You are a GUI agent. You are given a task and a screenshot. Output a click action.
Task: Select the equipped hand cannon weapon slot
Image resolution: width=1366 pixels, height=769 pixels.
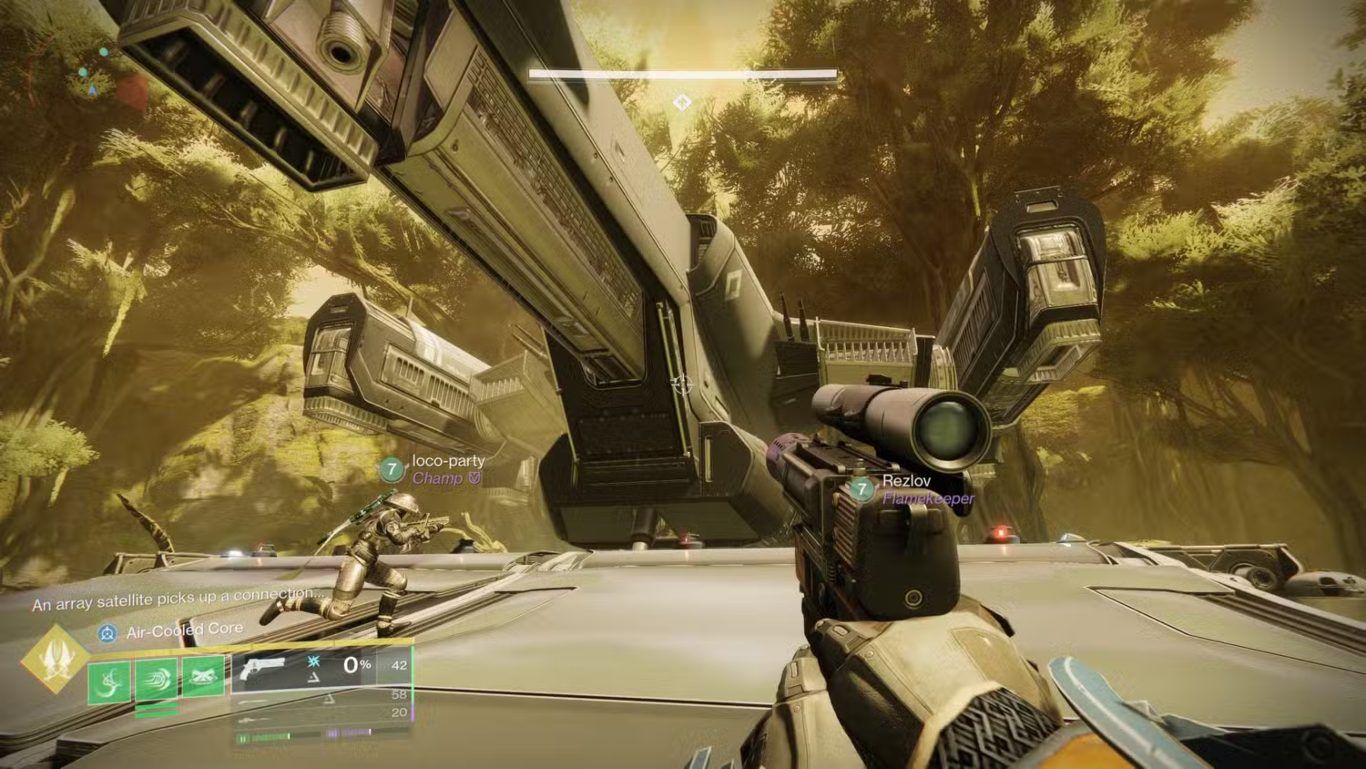(x=263, y=667)
